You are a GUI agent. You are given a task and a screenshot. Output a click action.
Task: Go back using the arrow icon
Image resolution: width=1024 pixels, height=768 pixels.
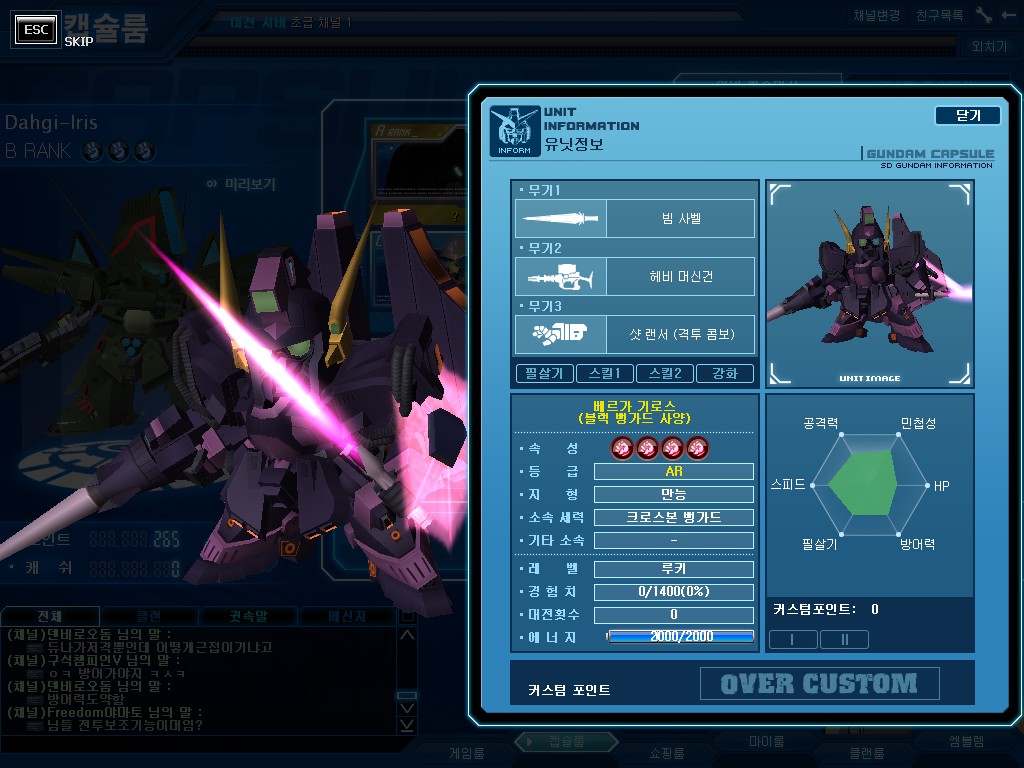pyautogui.click(x=1007, y=16)
